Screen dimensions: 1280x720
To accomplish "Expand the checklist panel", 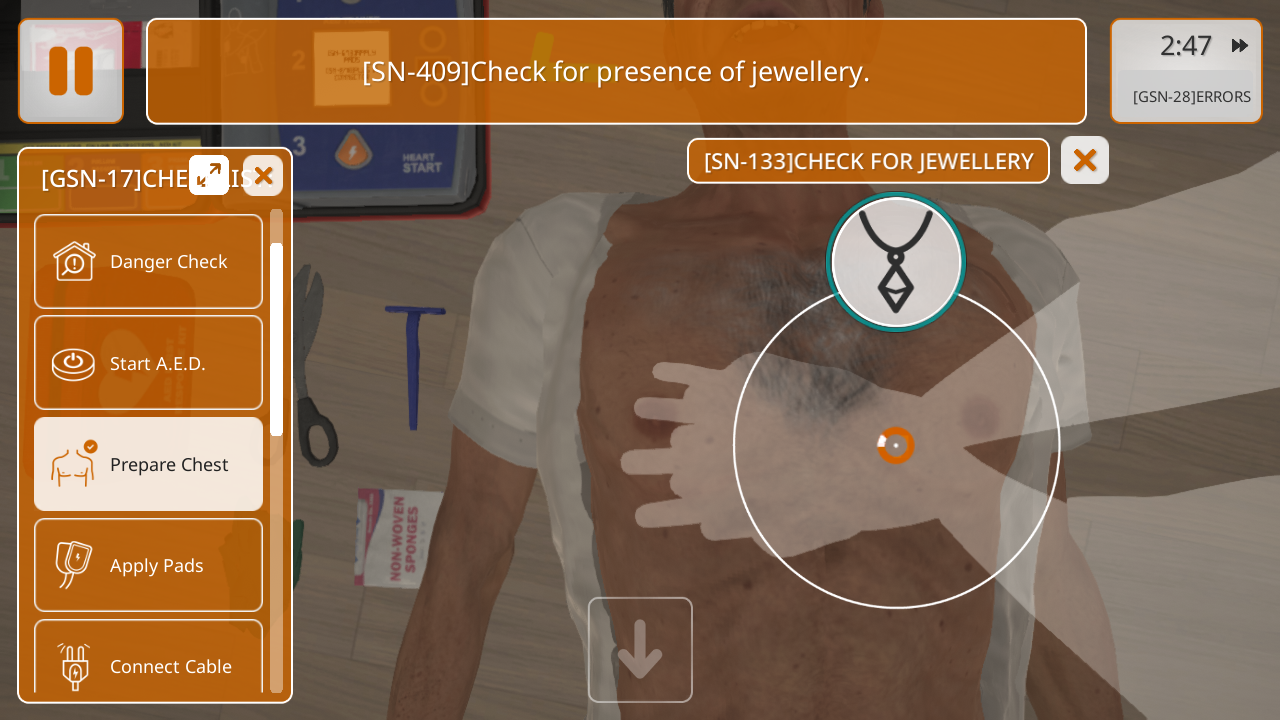I will [x=209, y=175].
